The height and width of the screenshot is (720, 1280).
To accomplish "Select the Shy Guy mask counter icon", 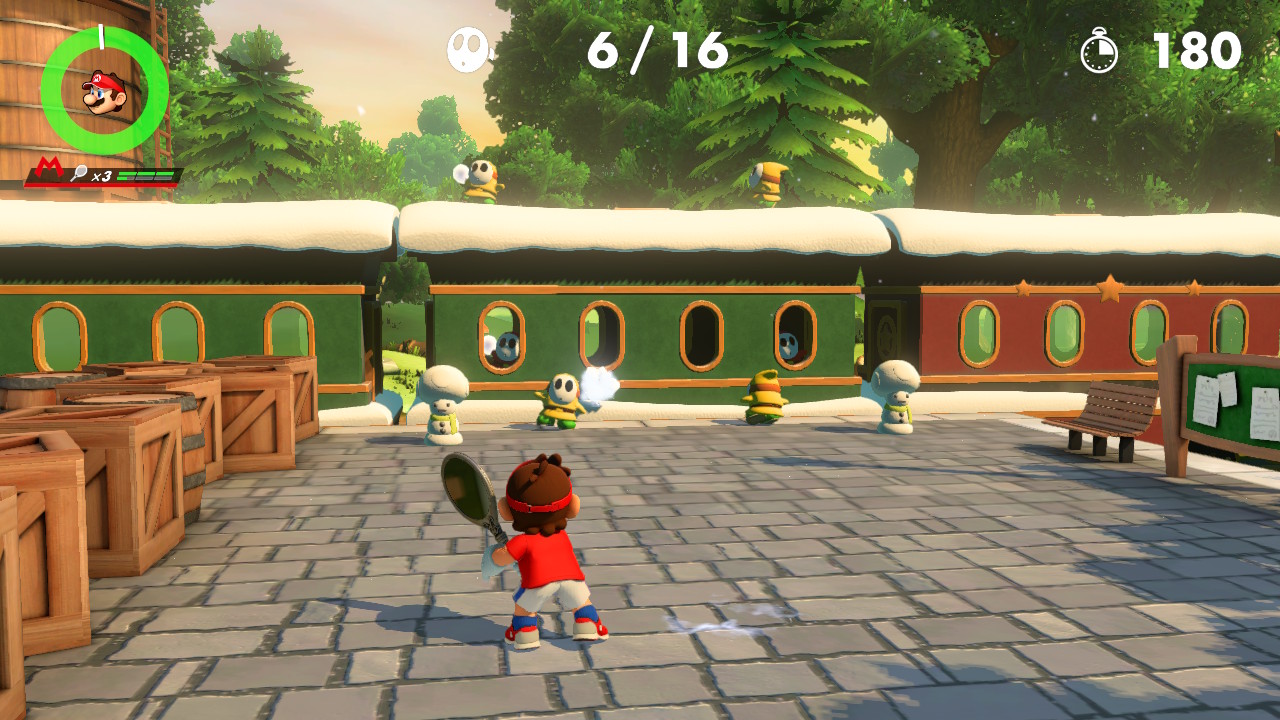I will coord(468,49).
